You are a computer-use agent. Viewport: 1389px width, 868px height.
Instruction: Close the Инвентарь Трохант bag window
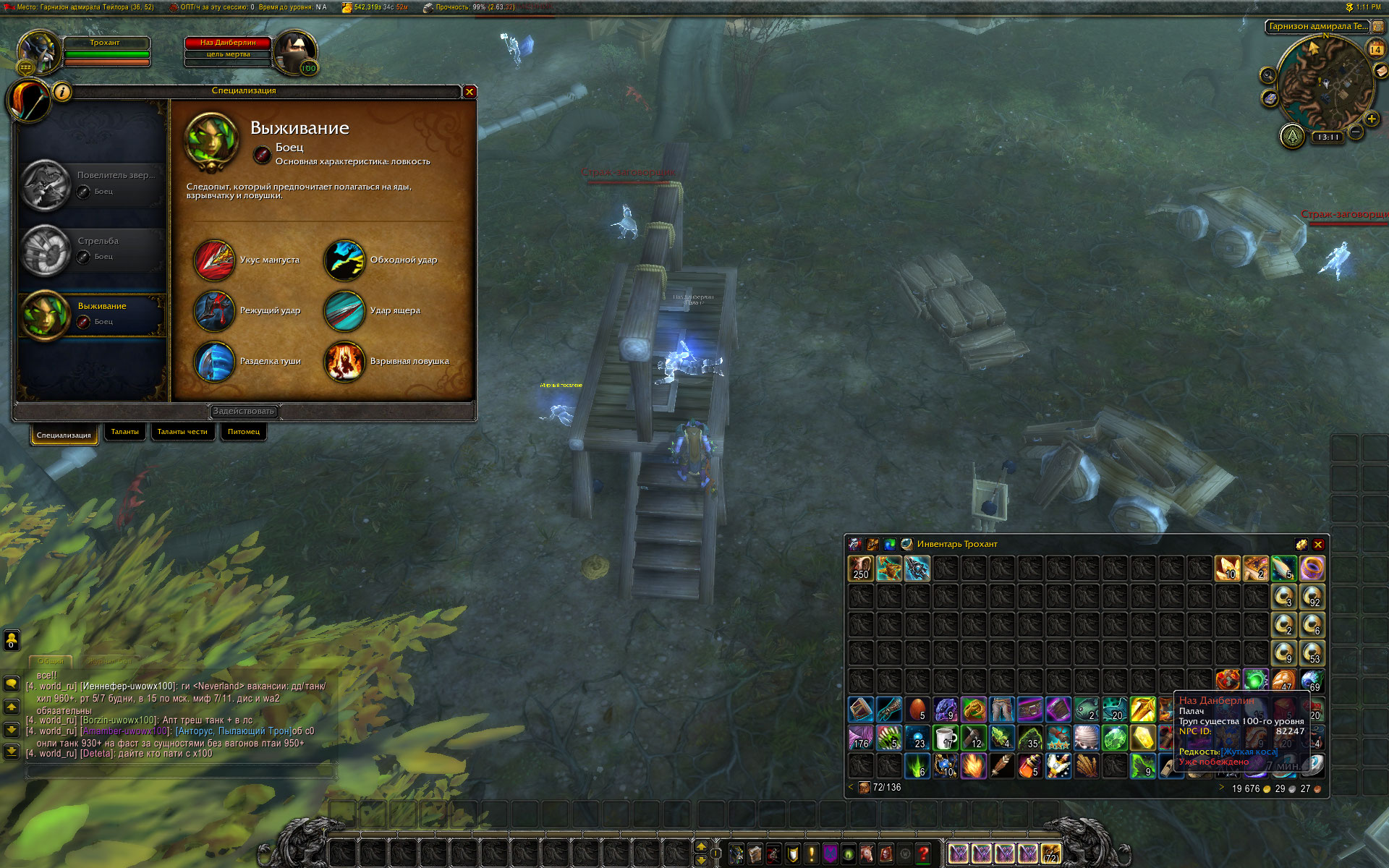click(x=1318, y=545)
